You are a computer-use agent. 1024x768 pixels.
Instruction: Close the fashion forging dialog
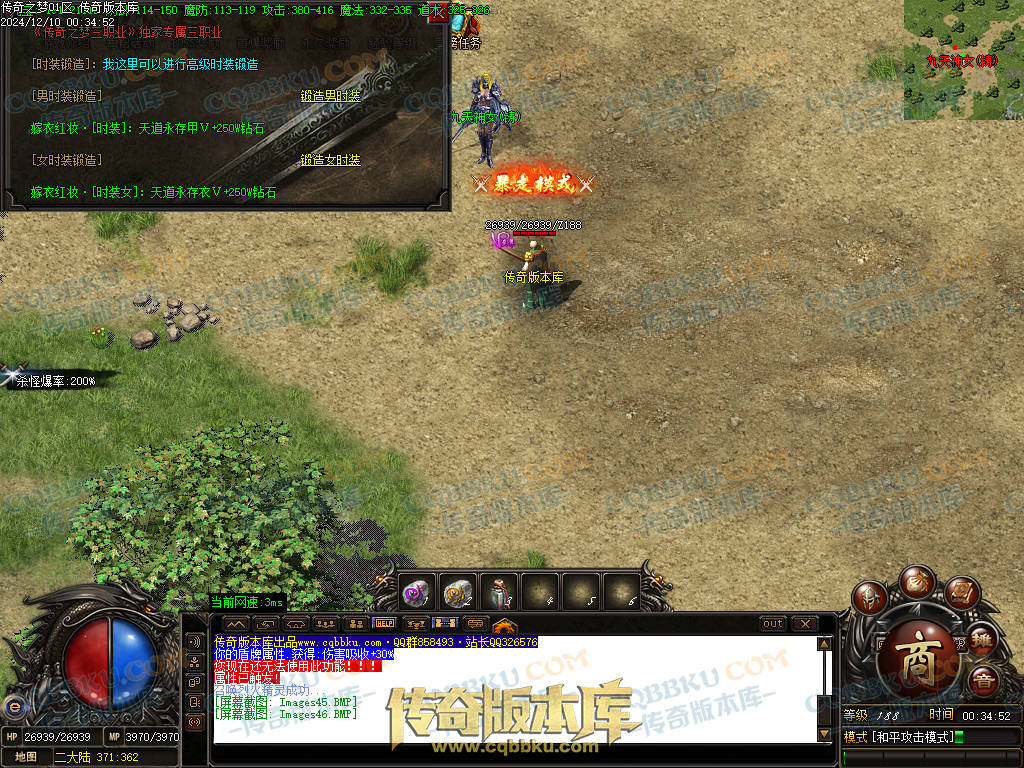[438, 13]
